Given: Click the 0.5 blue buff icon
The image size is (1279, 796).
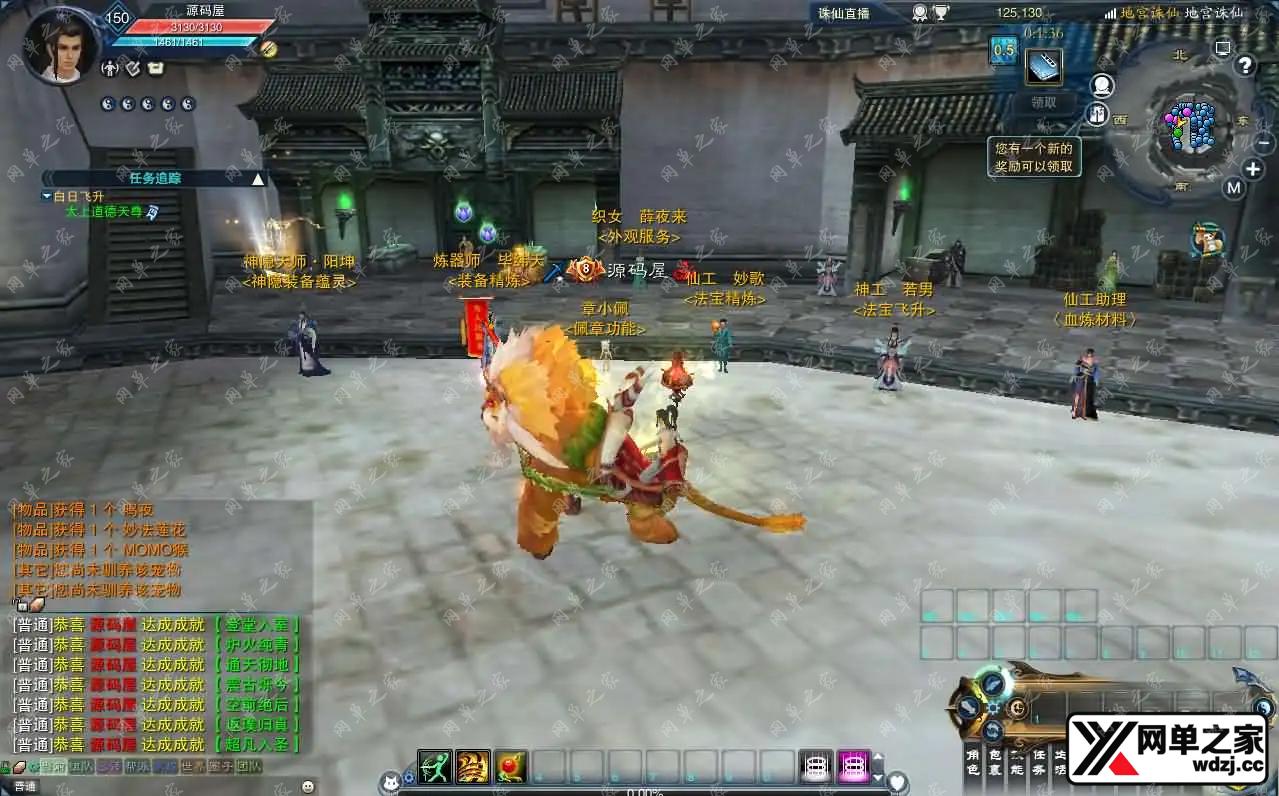Looking at the screenshot, I should 1003,50.
